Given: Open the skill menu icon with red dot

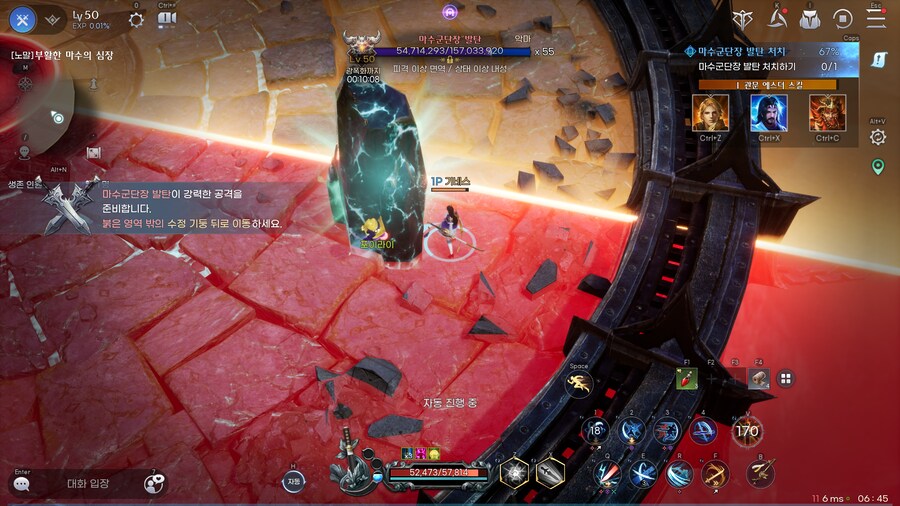Looking at the screenshot, I should coord(777,18).
